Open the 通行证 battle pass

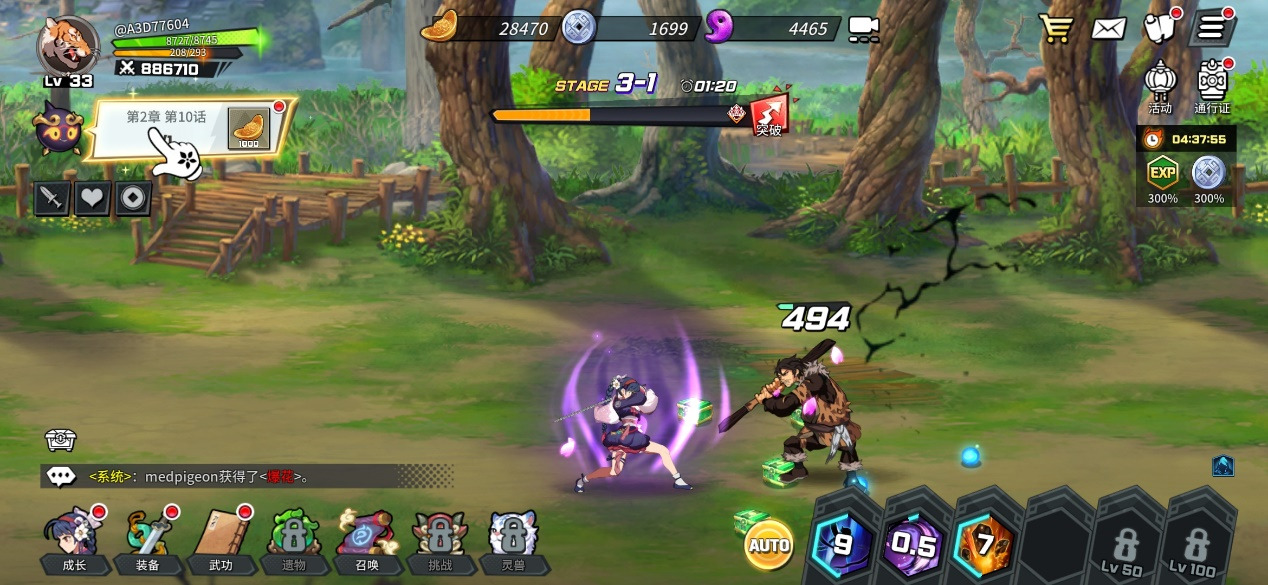[1212, 86]
